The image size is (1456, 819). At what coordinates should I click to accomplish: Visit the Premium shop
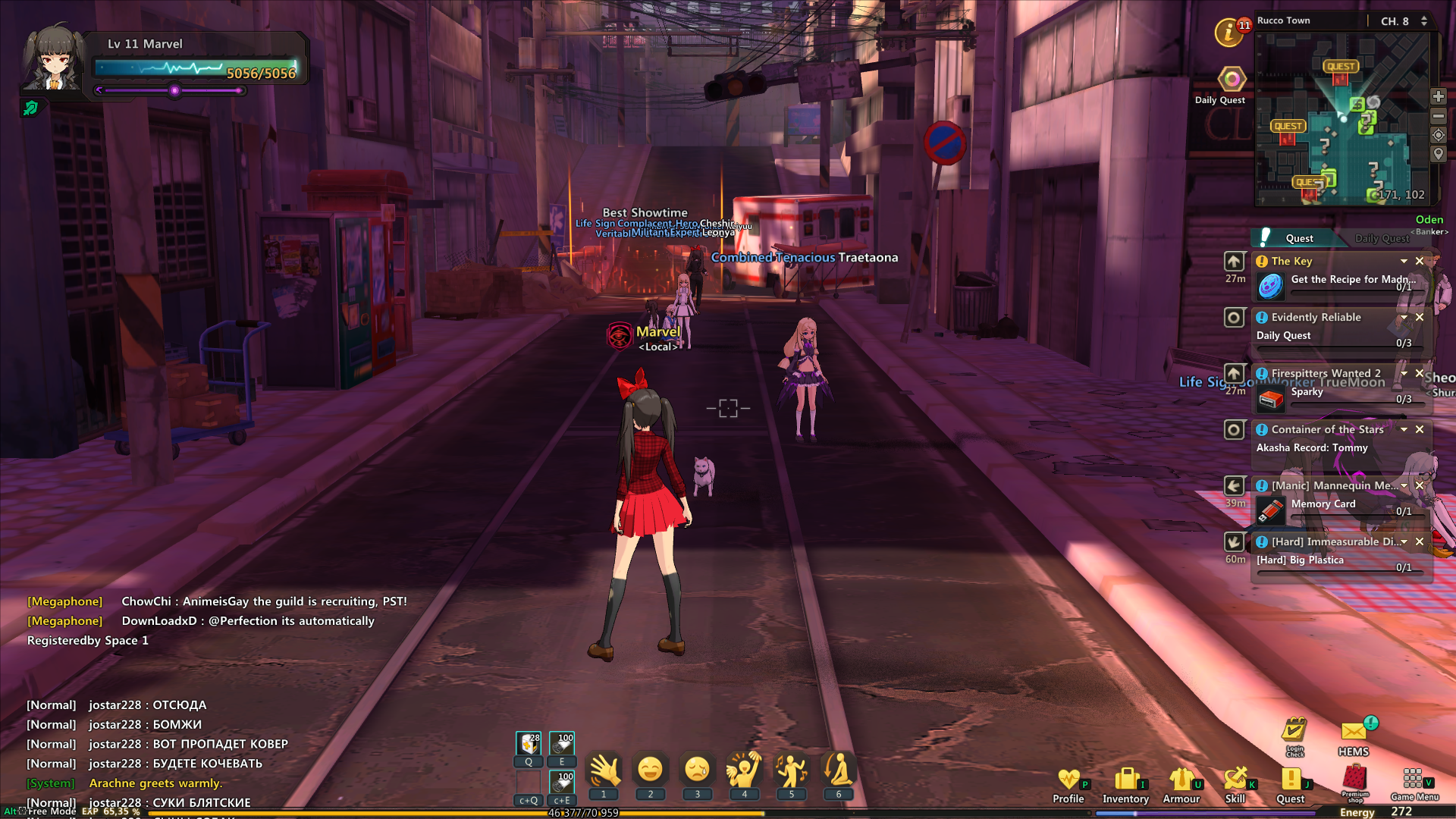[x=1354, y=780]
